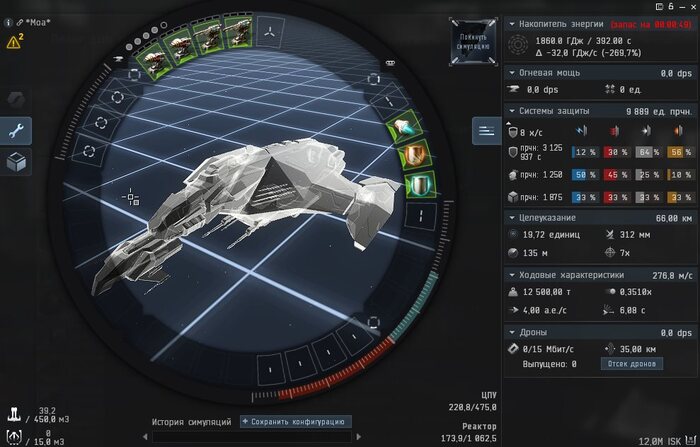
Task: Toggle the stats panel list button
Action: coord(487,130)
